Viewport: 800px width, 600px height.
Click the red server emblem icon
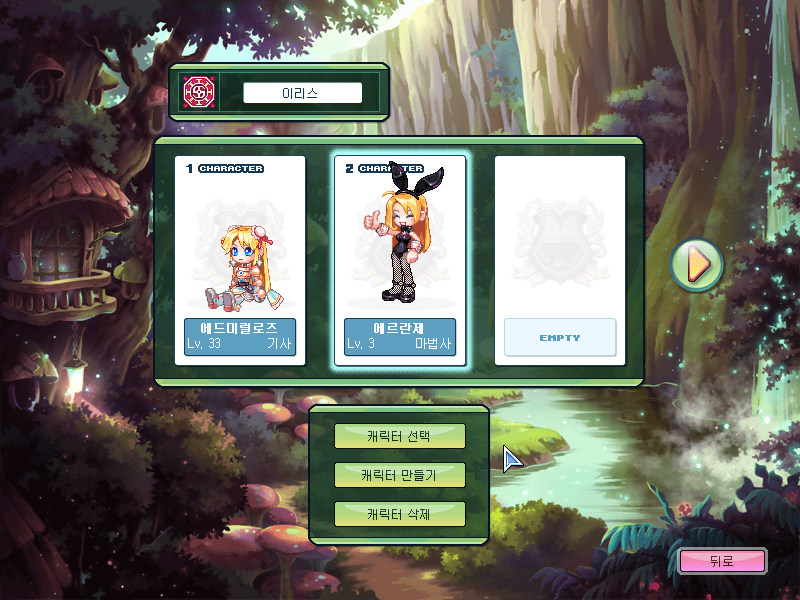pos(196,93)
